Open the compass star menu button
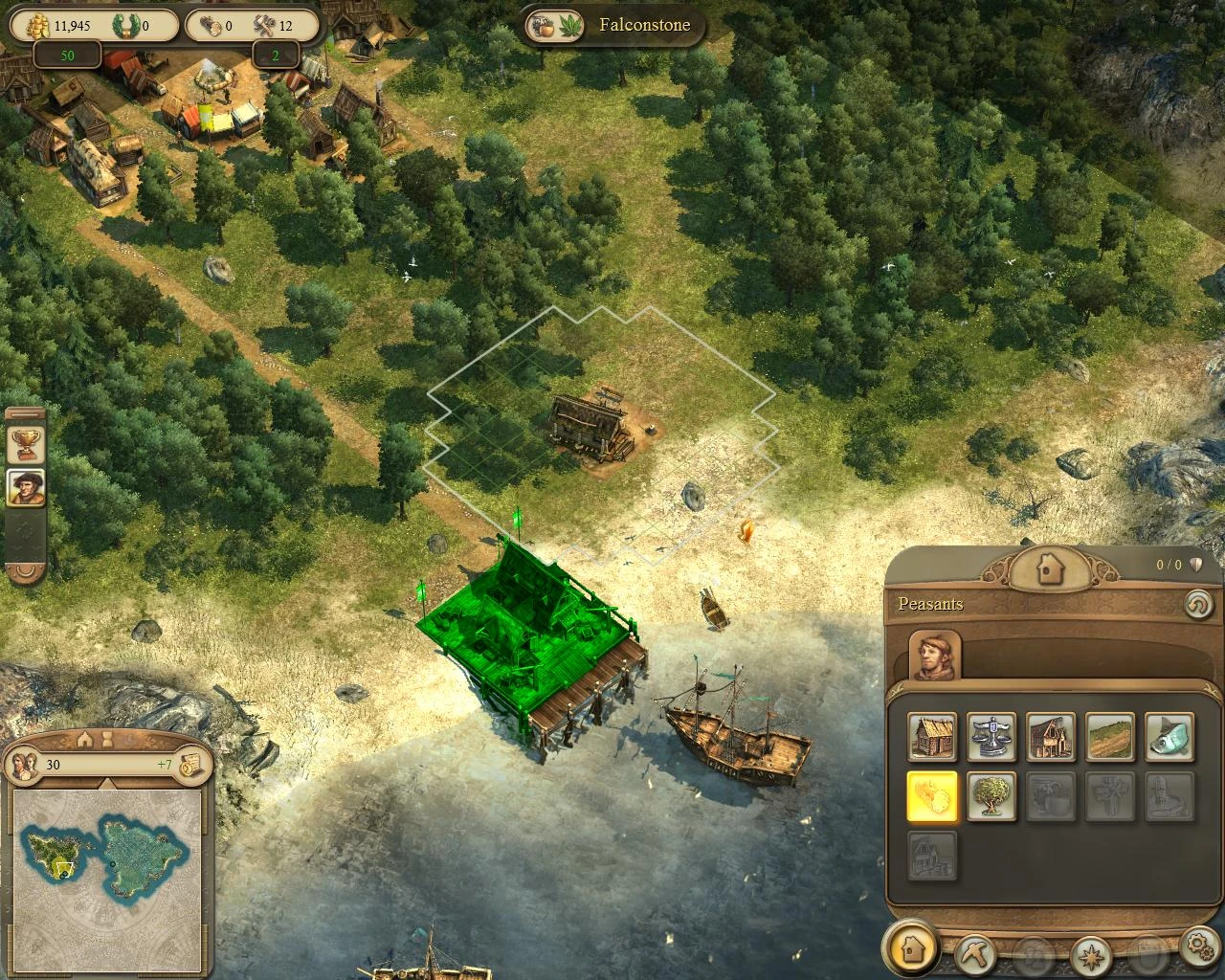The width and height of the screenshot is (1225, 980). coord(1089,951)
